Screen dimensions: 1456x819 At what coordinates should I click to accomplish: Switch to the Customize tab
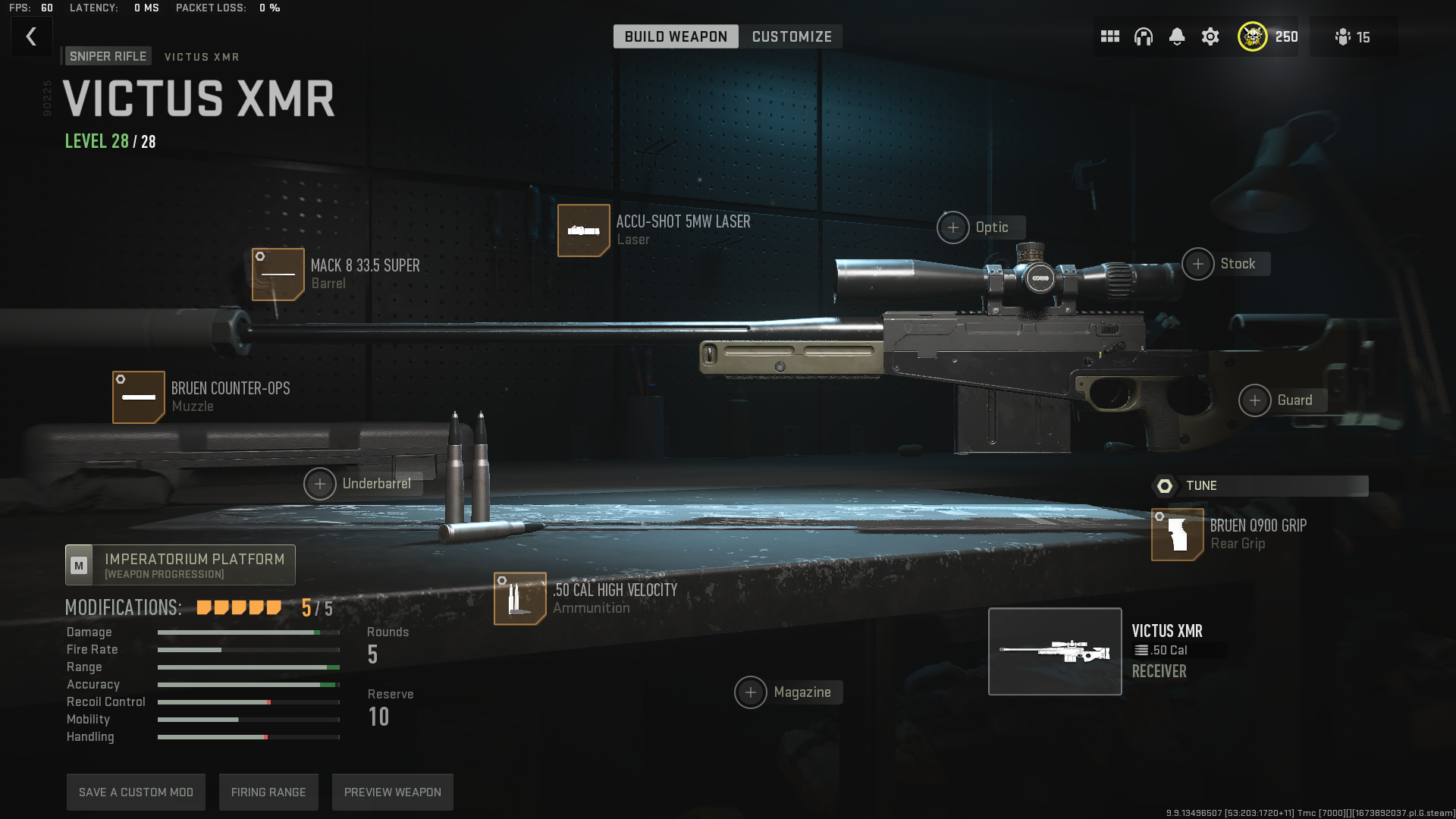point(791,36)
